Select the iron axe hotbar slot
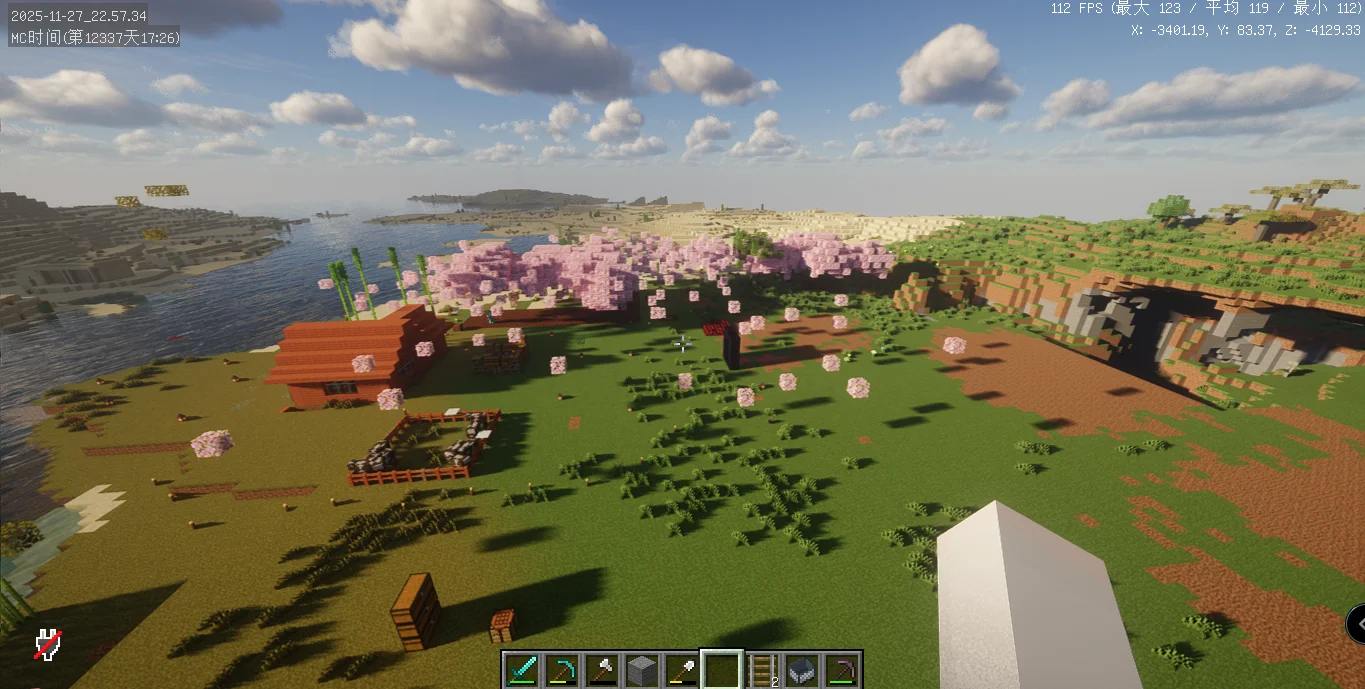Screen dimensions: 1365x689 point(601,669)
